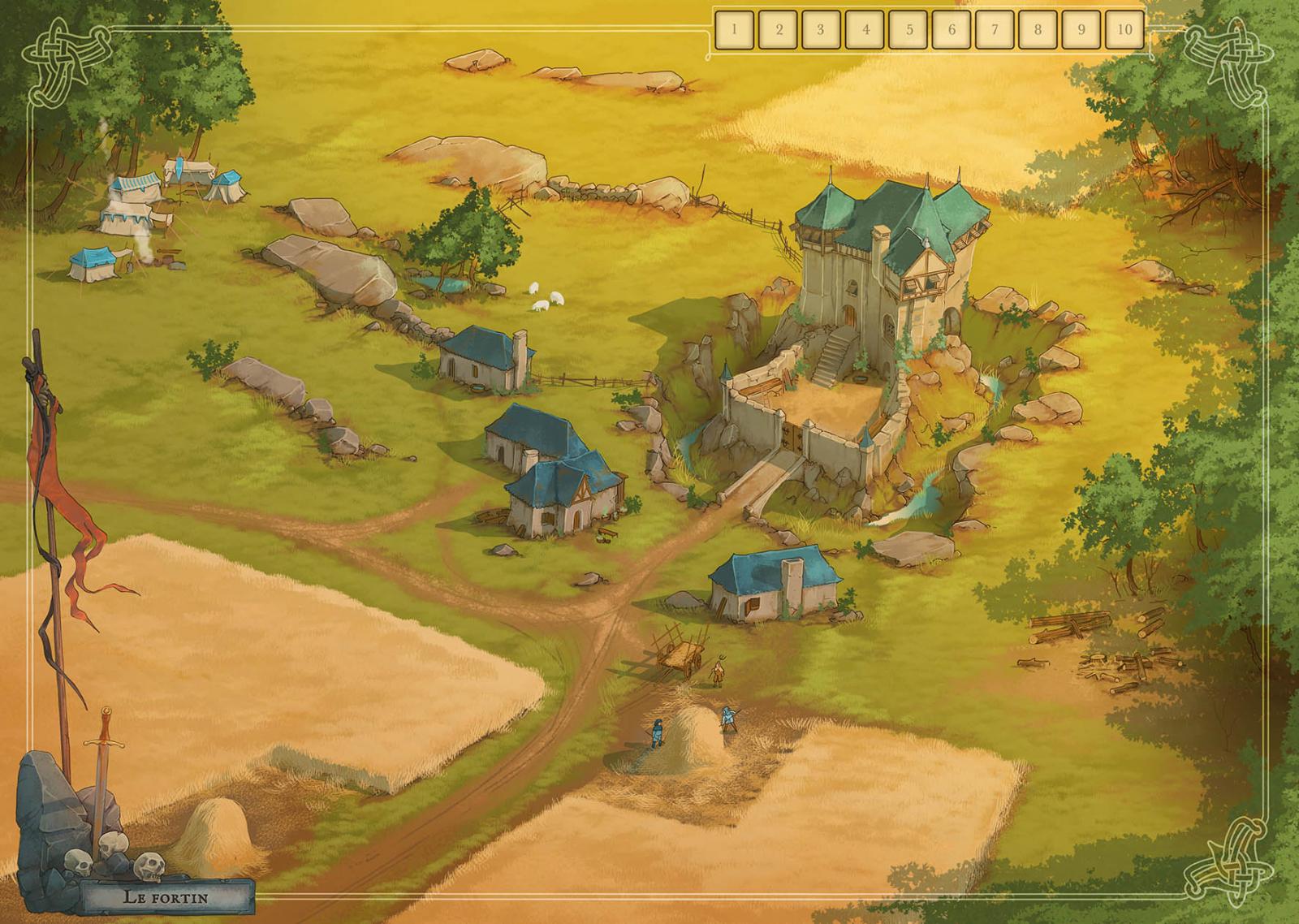The width and height of the screenshot is (1299, 924).
Task: Select numbered tile 1 on the track
Action: [734, 30]
